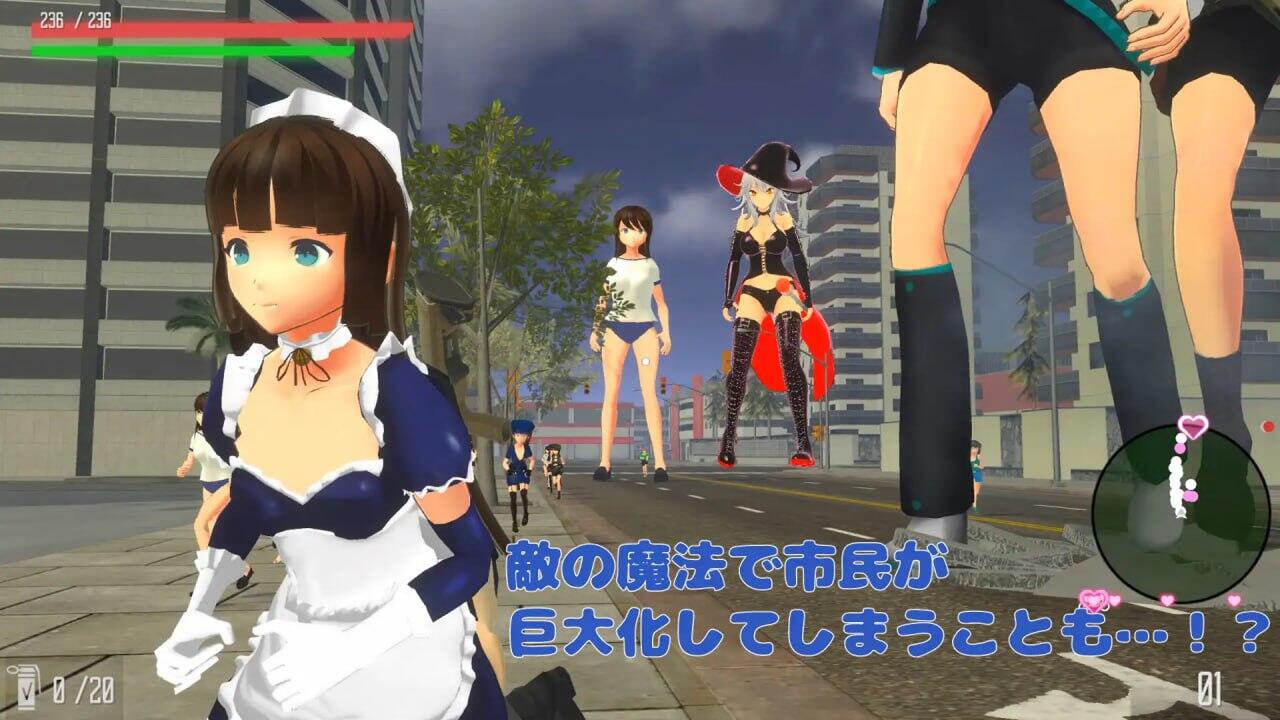
Task: Click the pink heart icon below the minimap
Action: pyautogui.click(x=1096, y=597)
